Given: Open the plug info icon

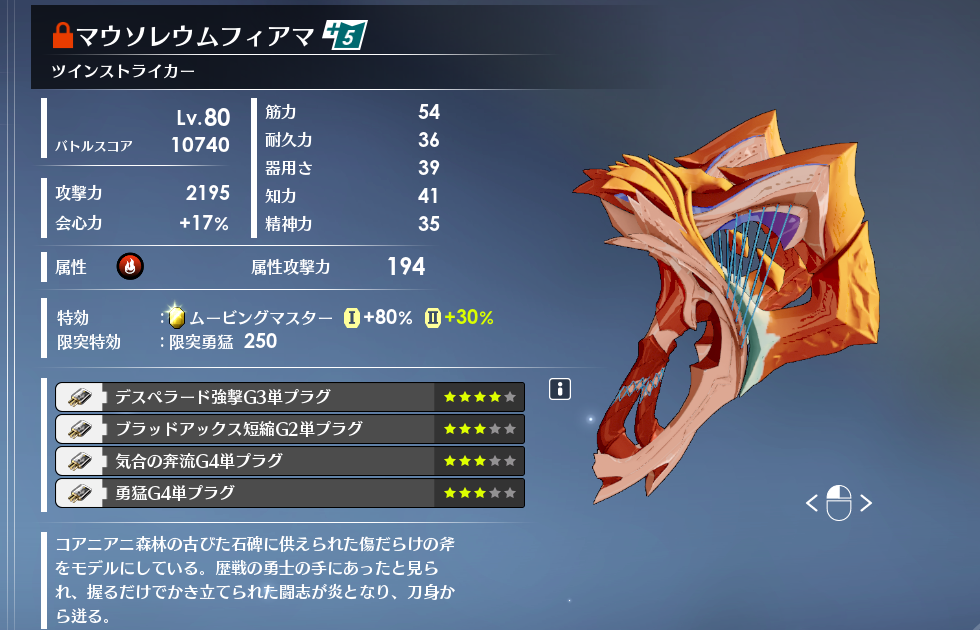Looking at the screenshot, I should coord(560,390).
